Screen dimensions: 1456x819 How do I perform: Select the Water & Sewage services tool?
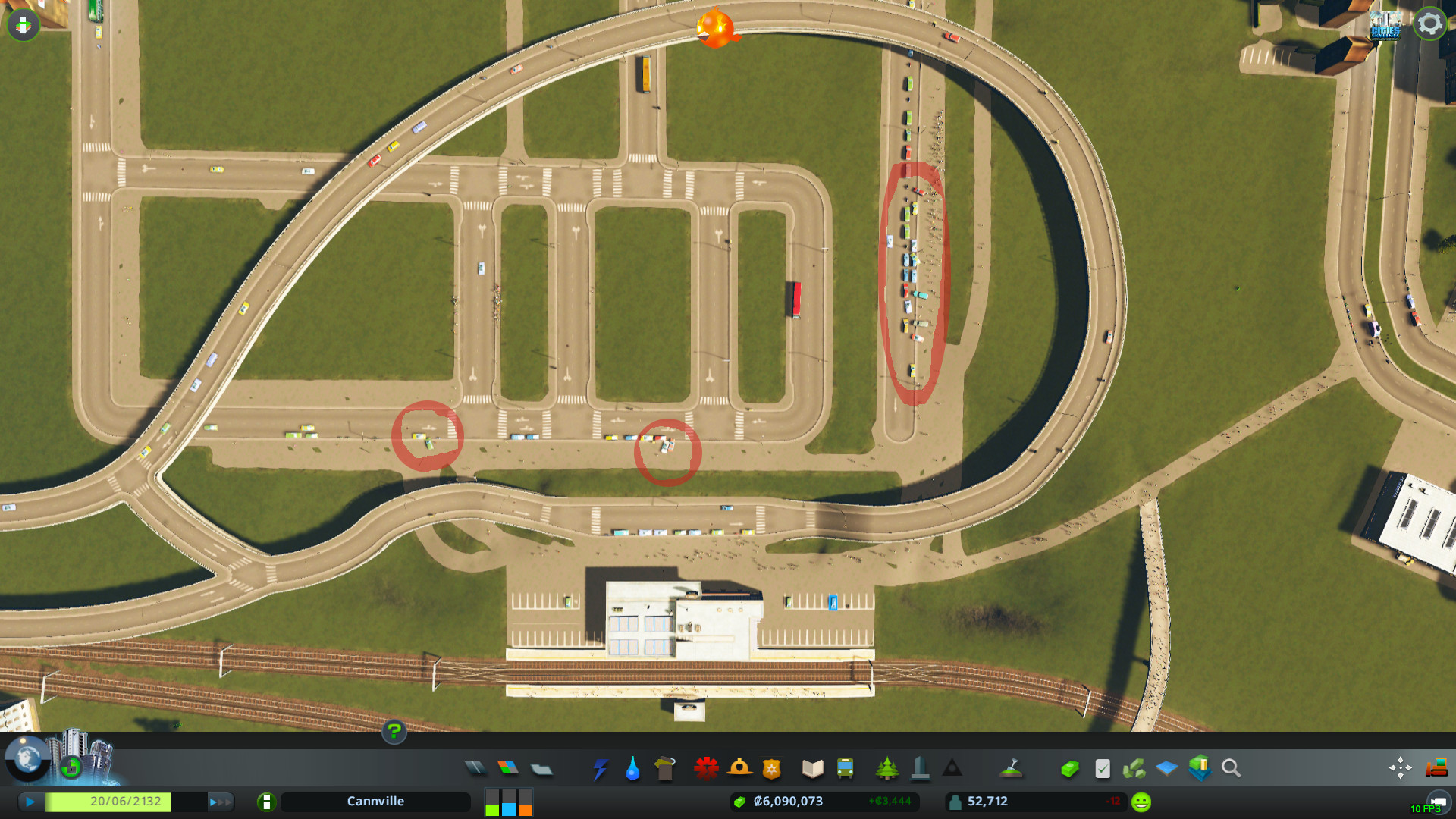coord(632,767)
